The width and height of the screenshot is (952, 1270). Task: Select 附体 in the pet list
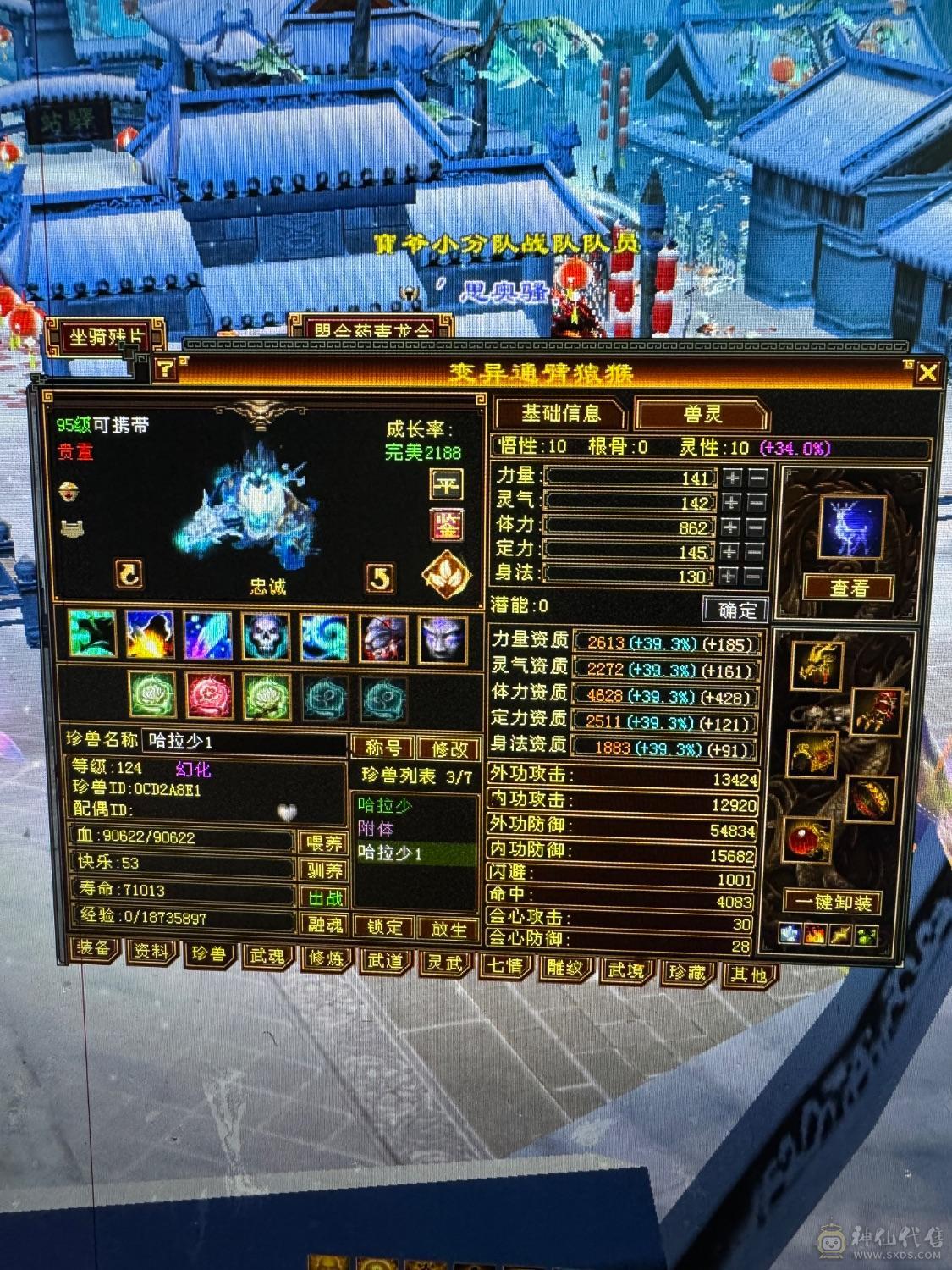click(x=377, y=829)
